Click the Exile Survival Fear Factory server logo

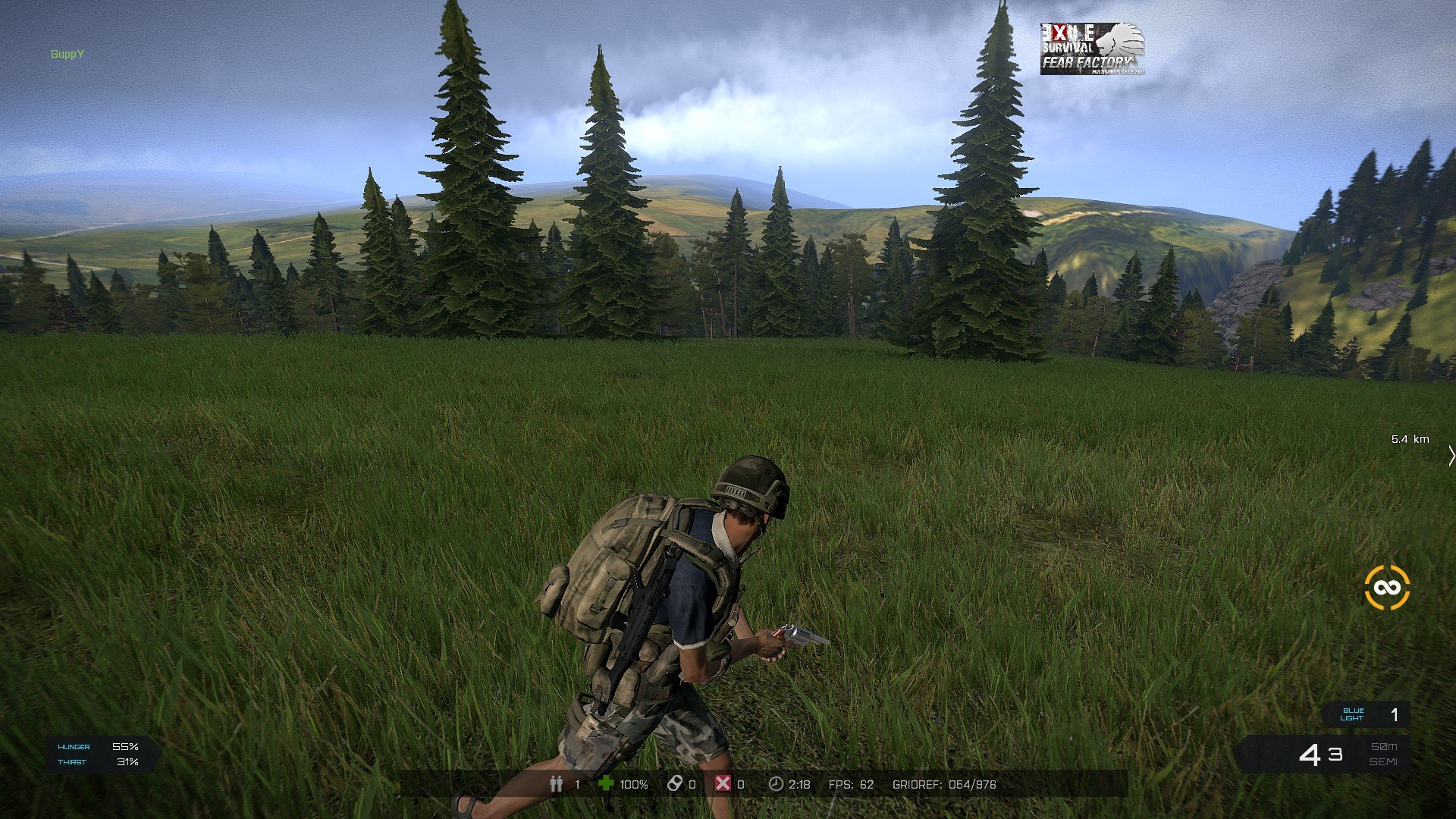coord(1091,49)
